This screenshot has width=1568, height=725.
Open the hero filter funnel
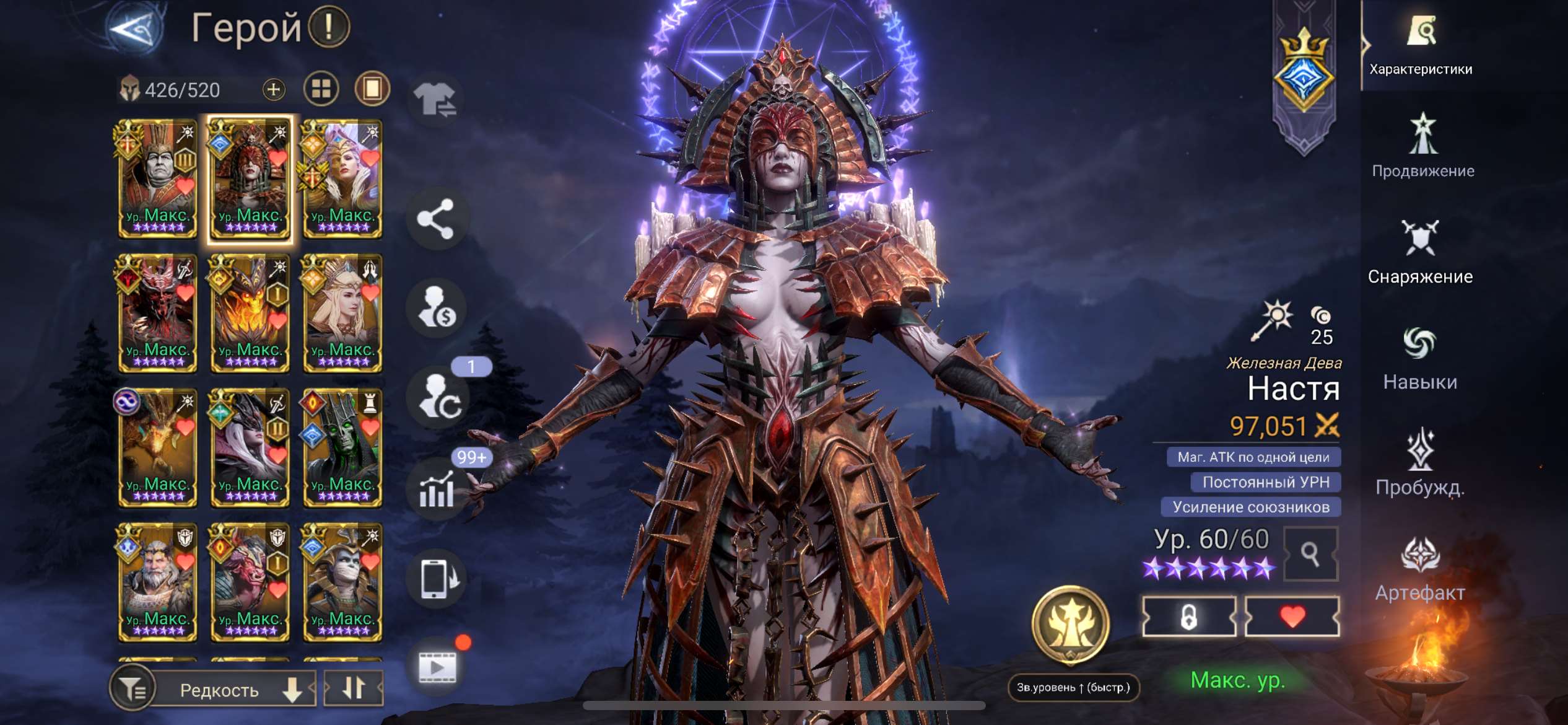[x=131, y=688]
